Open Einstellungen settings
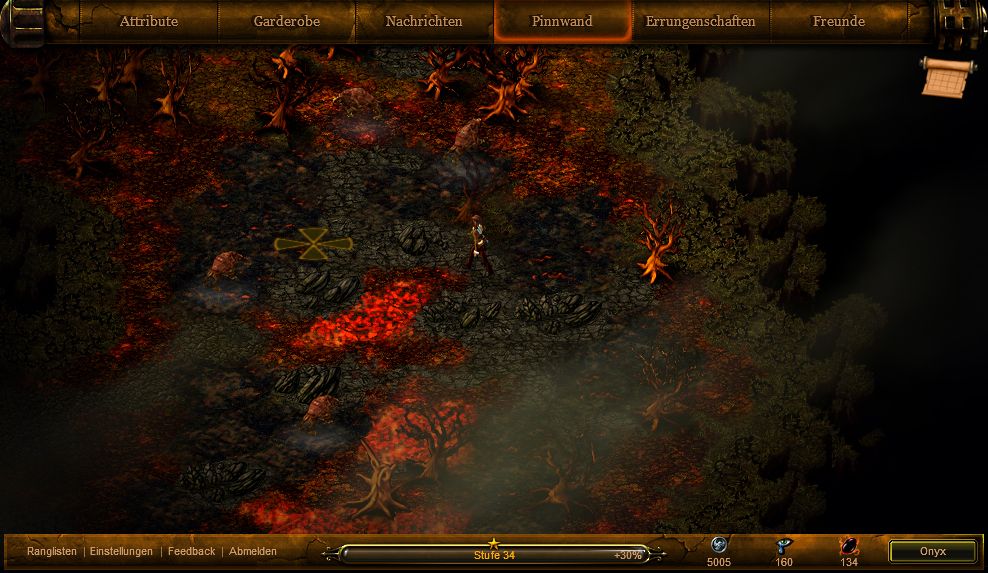988x573 pixels. point(121,551)
